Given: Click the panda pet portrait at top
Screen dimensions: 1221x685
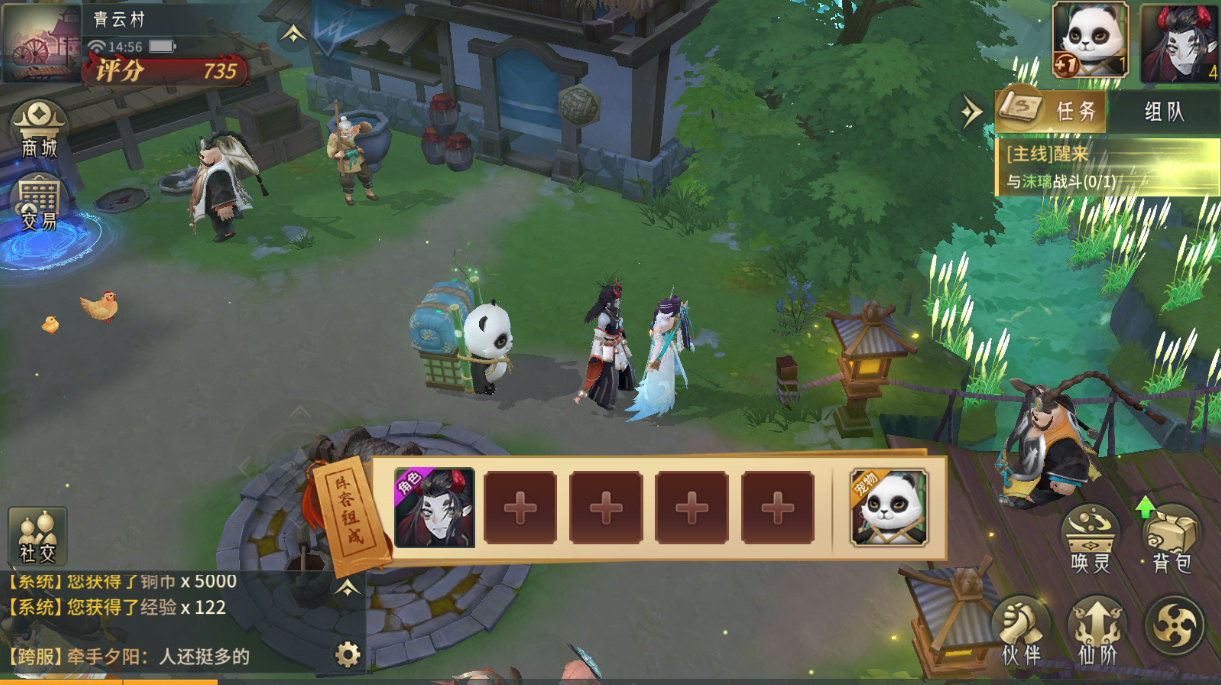Looking at the screenshot, I should click(1090, 40).
